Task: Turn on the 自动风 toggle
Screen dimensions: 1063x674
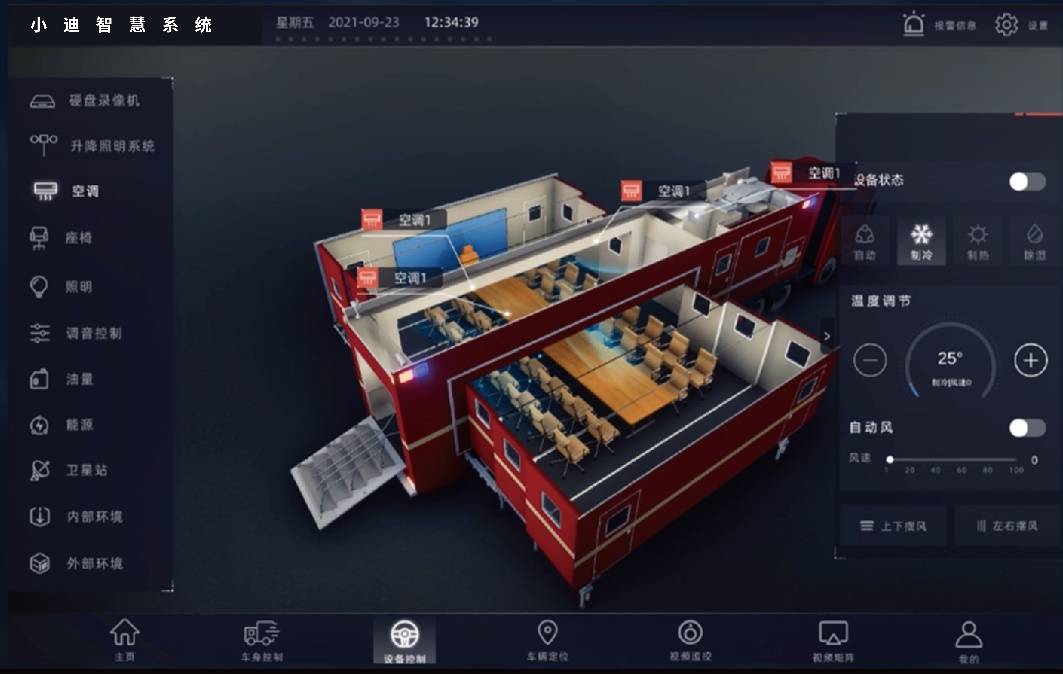Action: [1026, 428]
